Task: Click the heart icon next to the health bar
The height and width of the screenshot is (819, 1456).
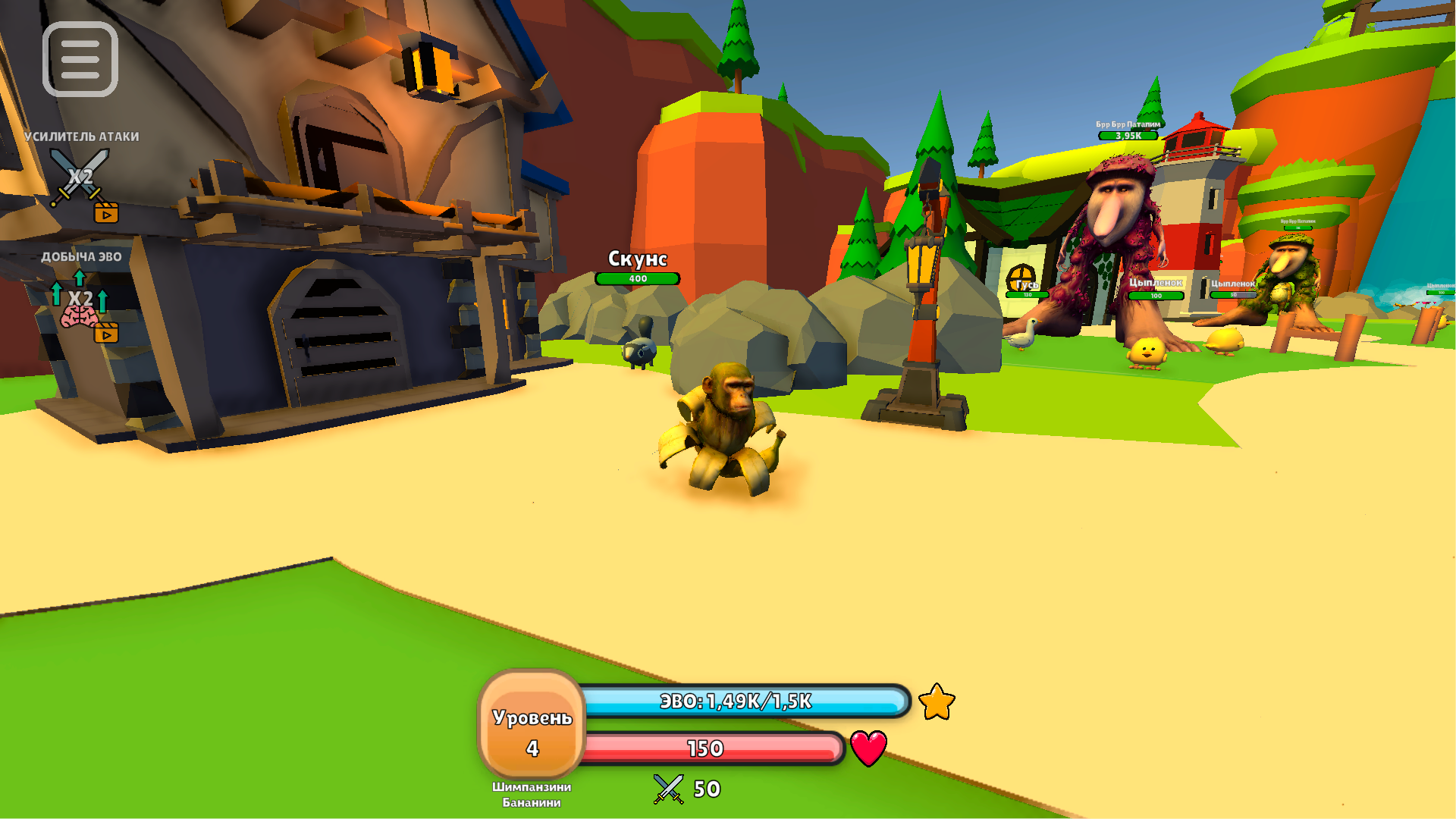Action: pos(867,747)
